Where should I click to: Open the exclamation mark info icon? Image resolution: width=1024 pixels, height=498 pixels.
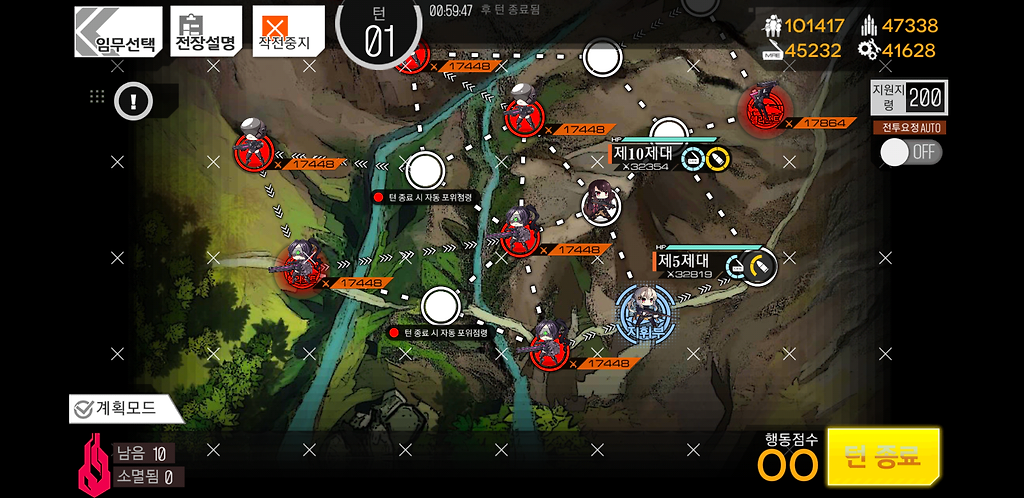[x=132, y=99]
